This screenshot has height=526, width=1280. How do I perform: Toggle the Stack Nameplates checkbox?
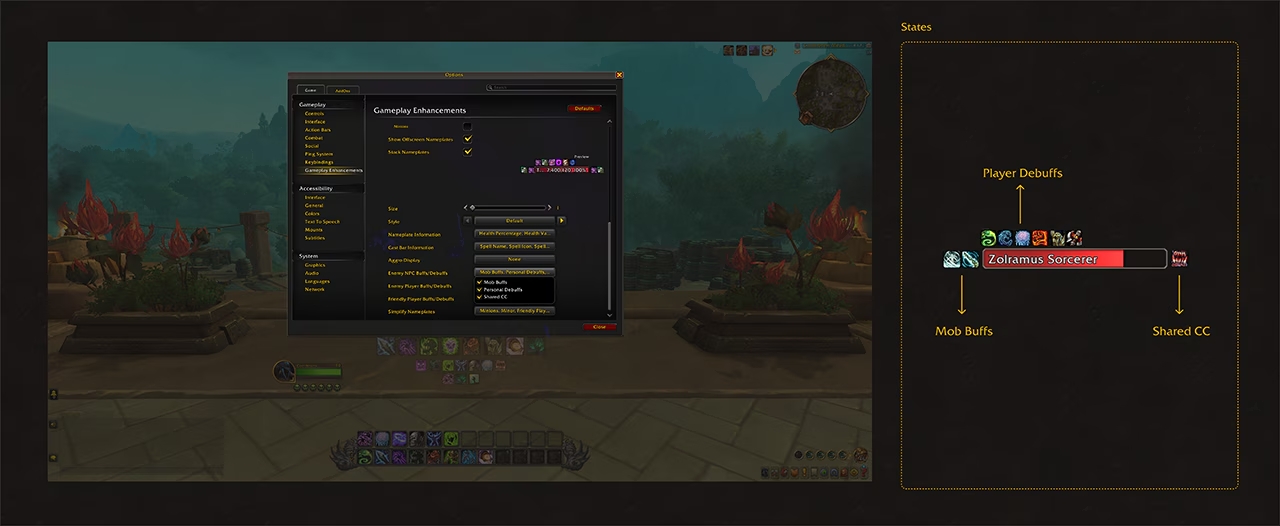467,152
